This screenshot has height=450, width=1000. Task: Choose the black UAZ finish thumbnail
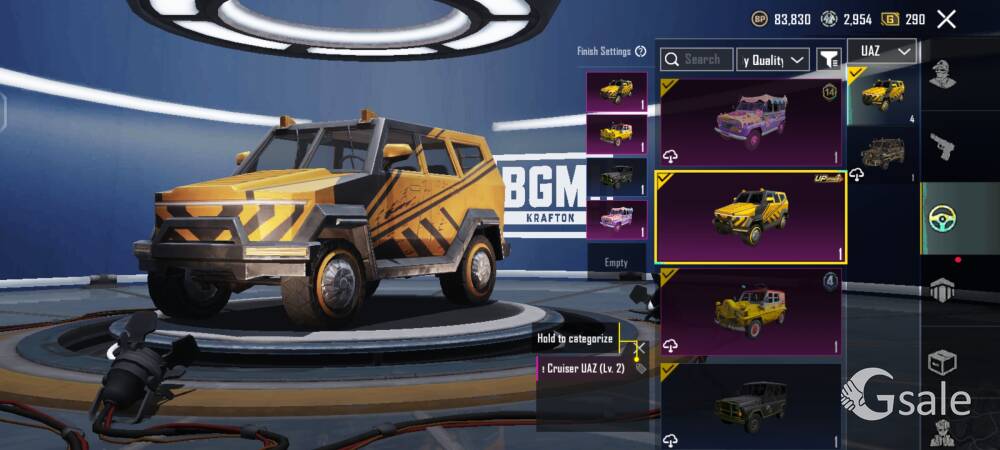616,177
